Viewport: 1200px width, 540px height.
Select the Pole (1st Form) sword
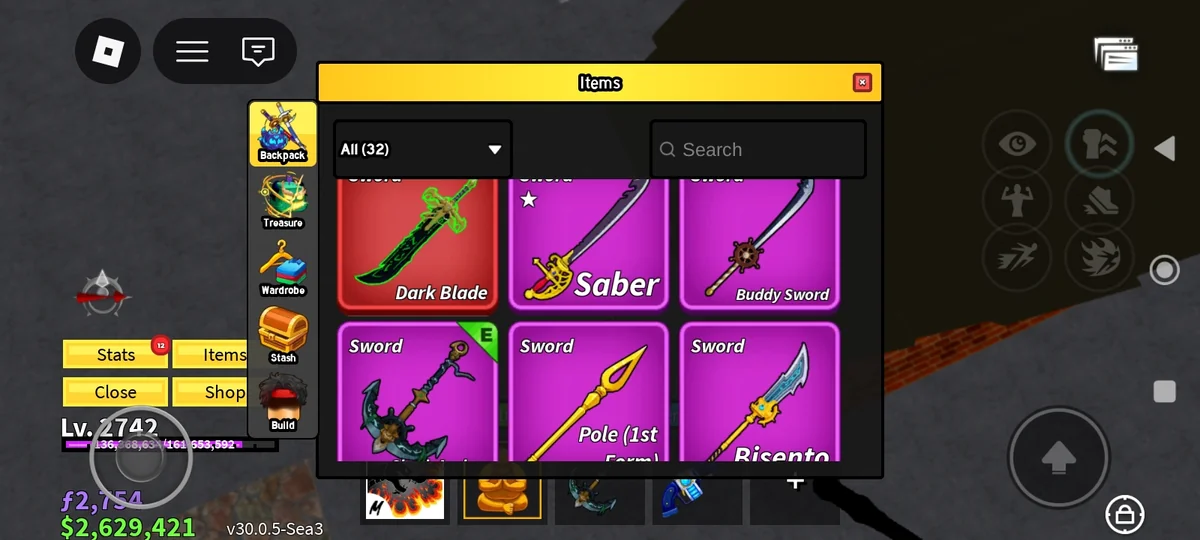click(x=588, y=395)
